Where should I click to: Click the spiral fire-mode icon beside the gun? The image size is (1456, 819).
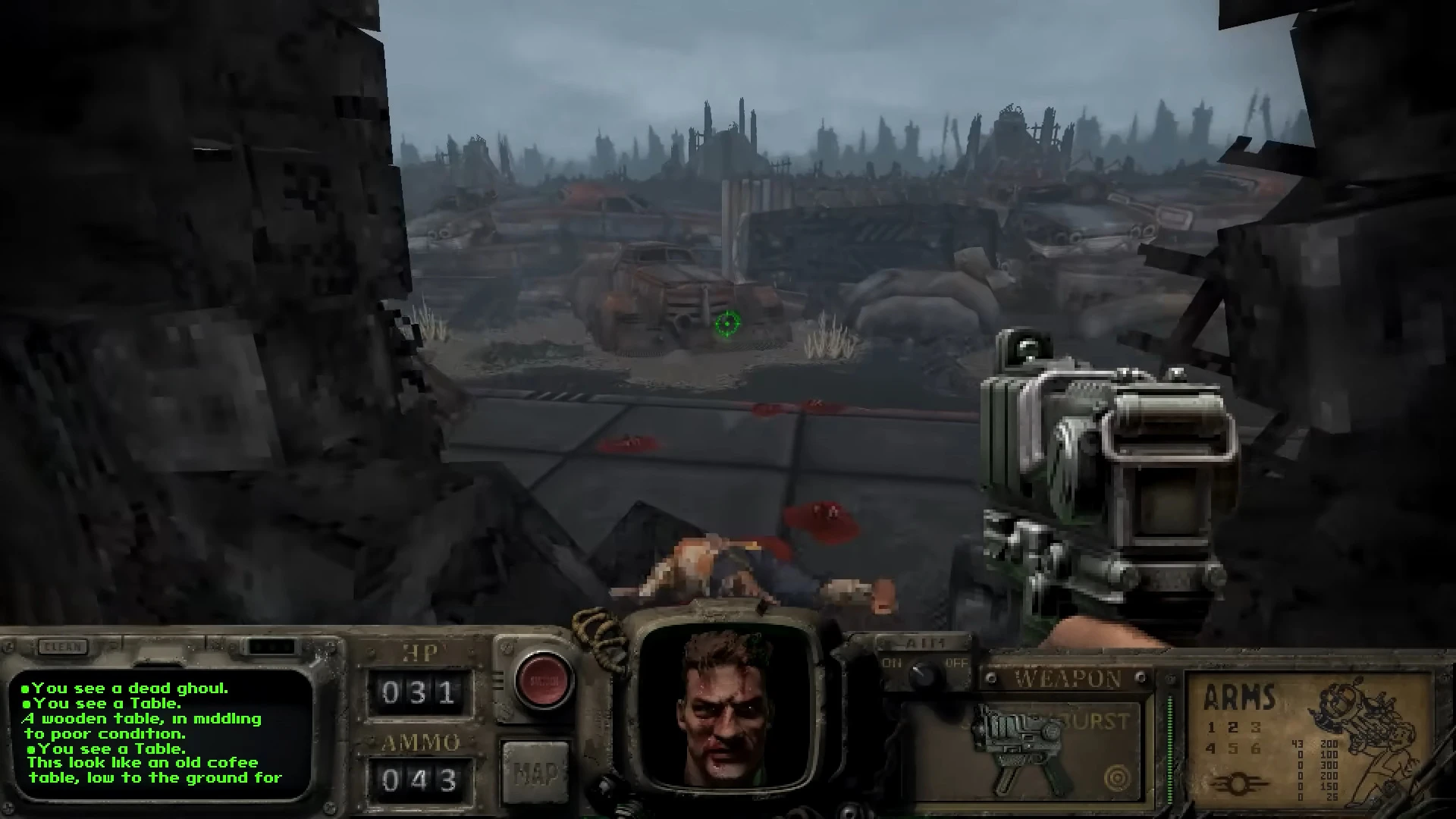(x=1118, y=777)
